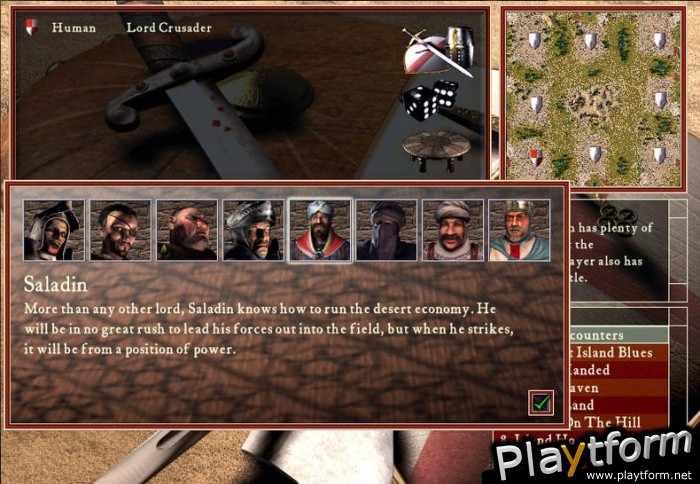Pick the smiling Sultan portrait
The width and height of the screenshot is (700, 484).
pos(452,231)
